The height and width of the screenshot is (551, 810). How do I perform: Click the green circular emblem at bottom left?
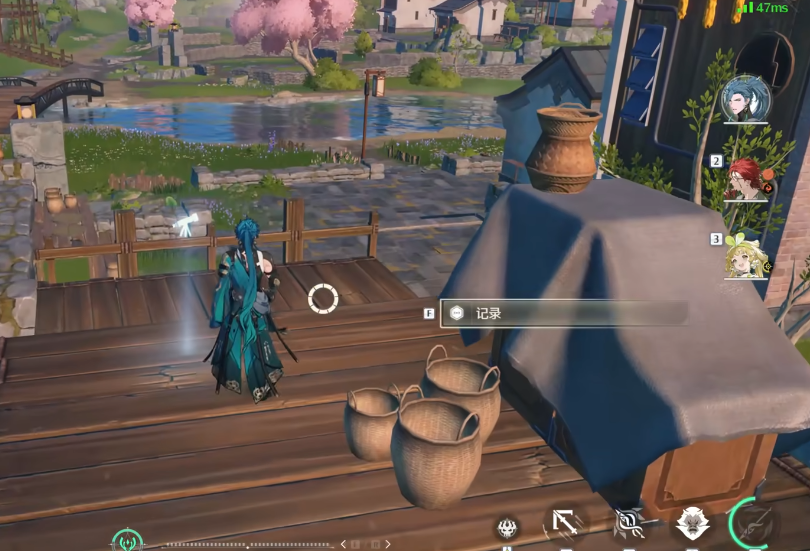127,542
